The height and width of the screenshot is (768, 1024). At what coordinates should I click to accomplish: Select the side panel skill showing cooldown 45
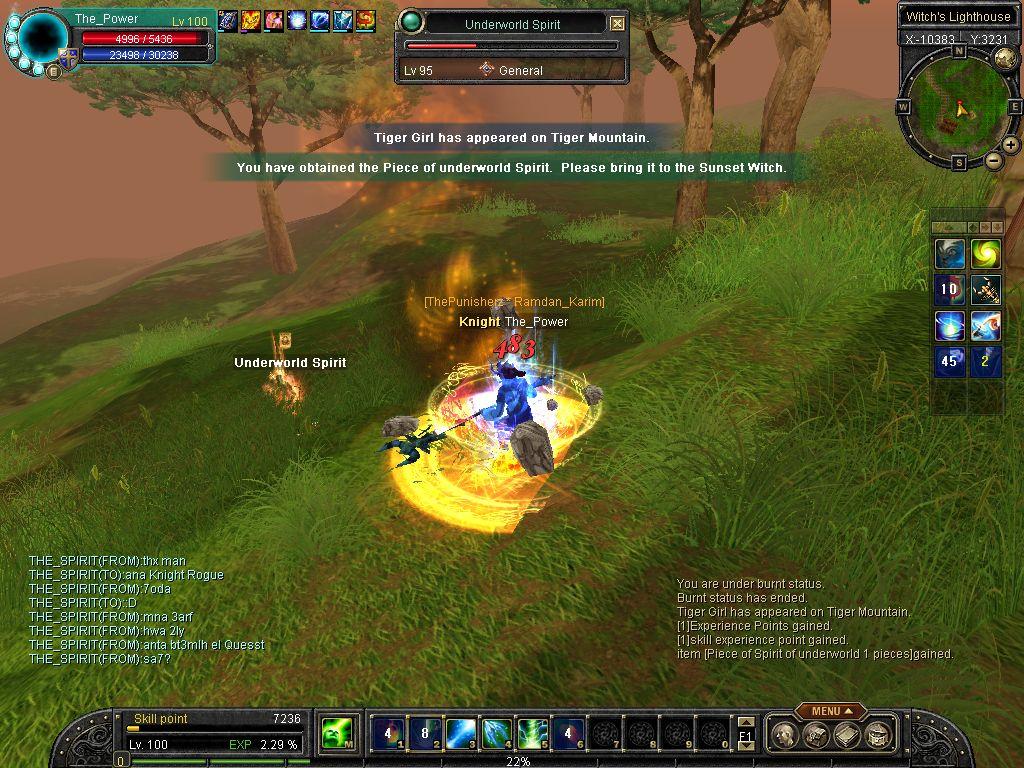click(949, 362)
